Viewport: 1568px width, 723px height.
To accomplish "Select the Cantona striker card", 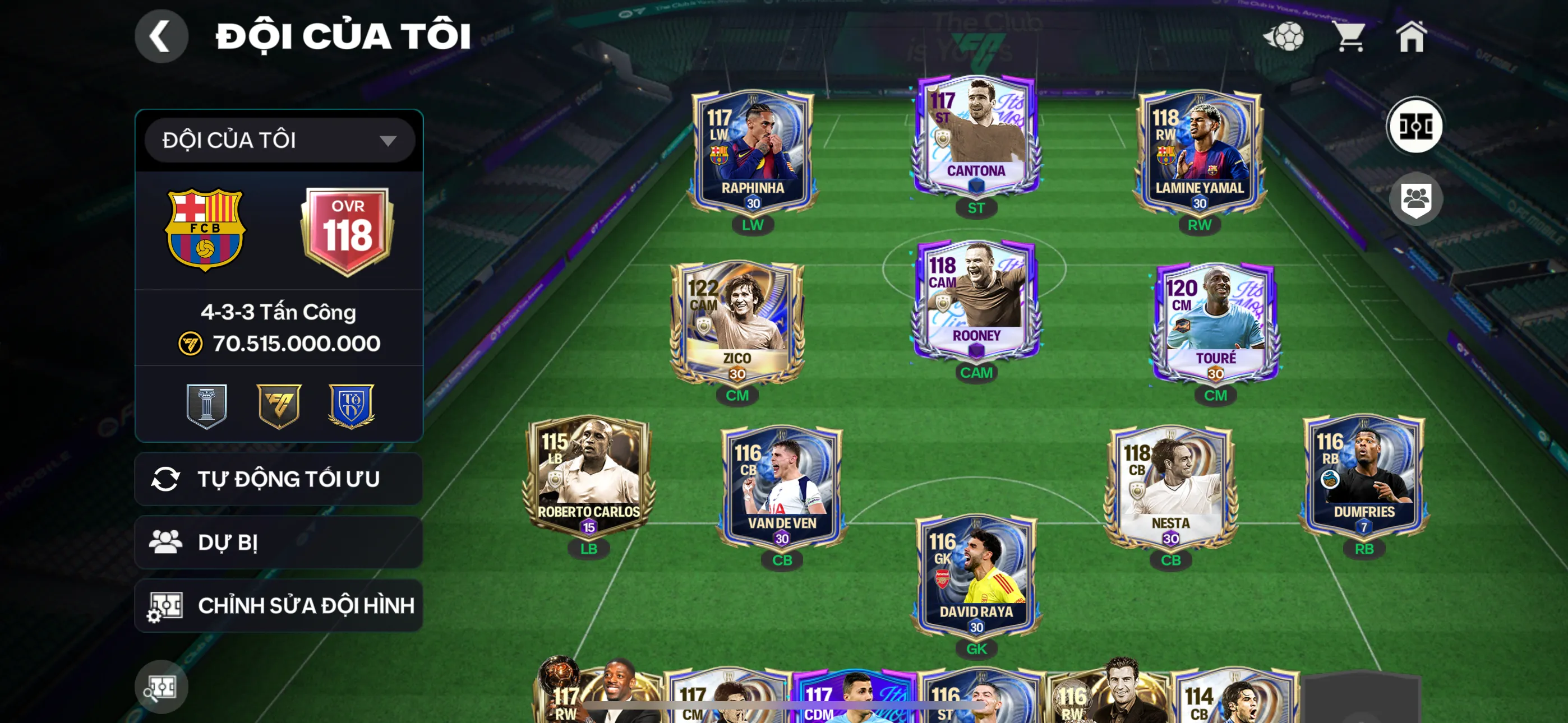I will [x=976, y=137].
